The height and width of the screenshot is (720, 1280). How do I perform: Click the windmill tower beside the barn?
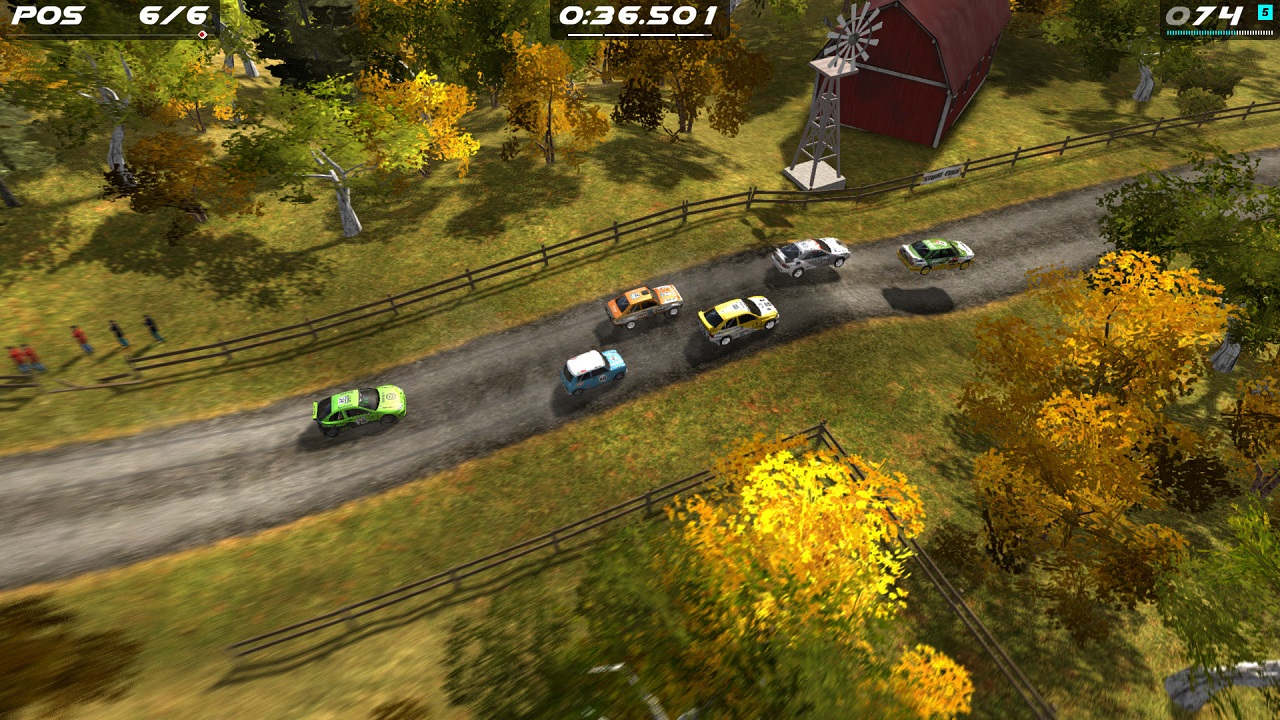click(820, 120)
